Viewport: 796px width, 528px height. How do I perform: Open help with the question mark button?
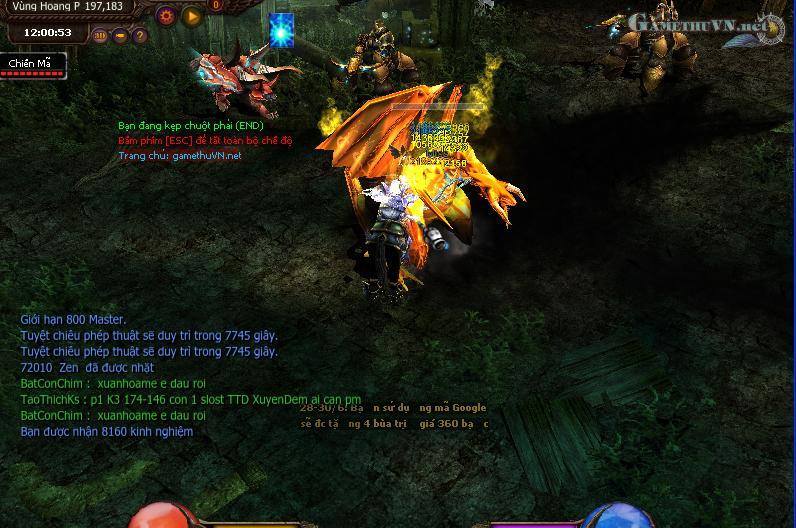click(139, 35)
